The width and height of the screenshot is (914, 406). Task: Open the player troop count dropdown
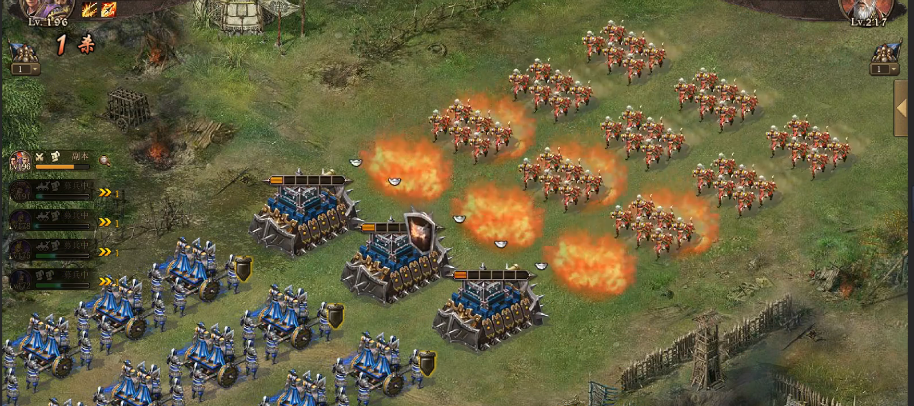coord(25,69)
